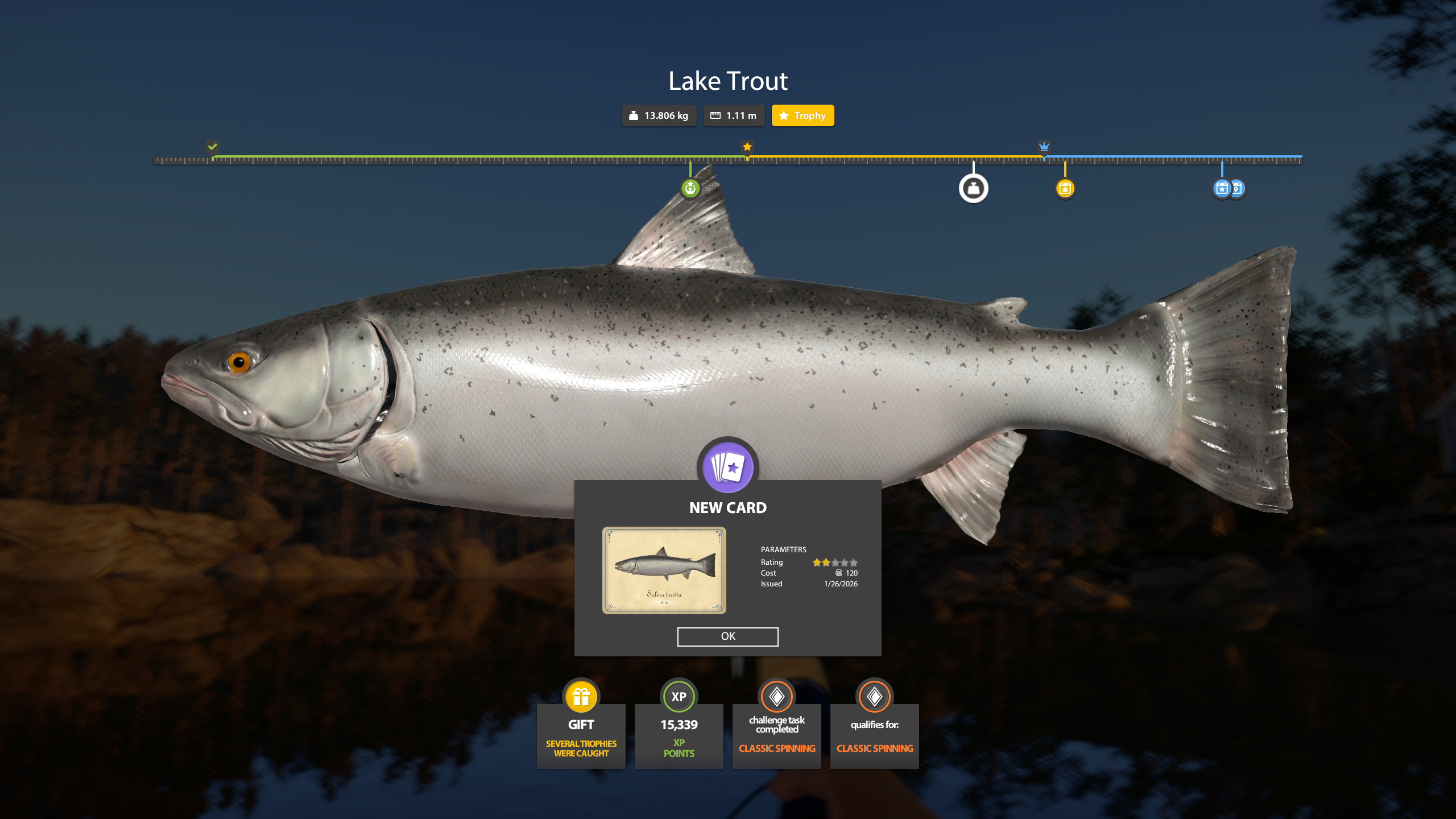Click the yellow star marker on the measurement scale
Viewport: 1456px width, 819px height.
[747, 147]
